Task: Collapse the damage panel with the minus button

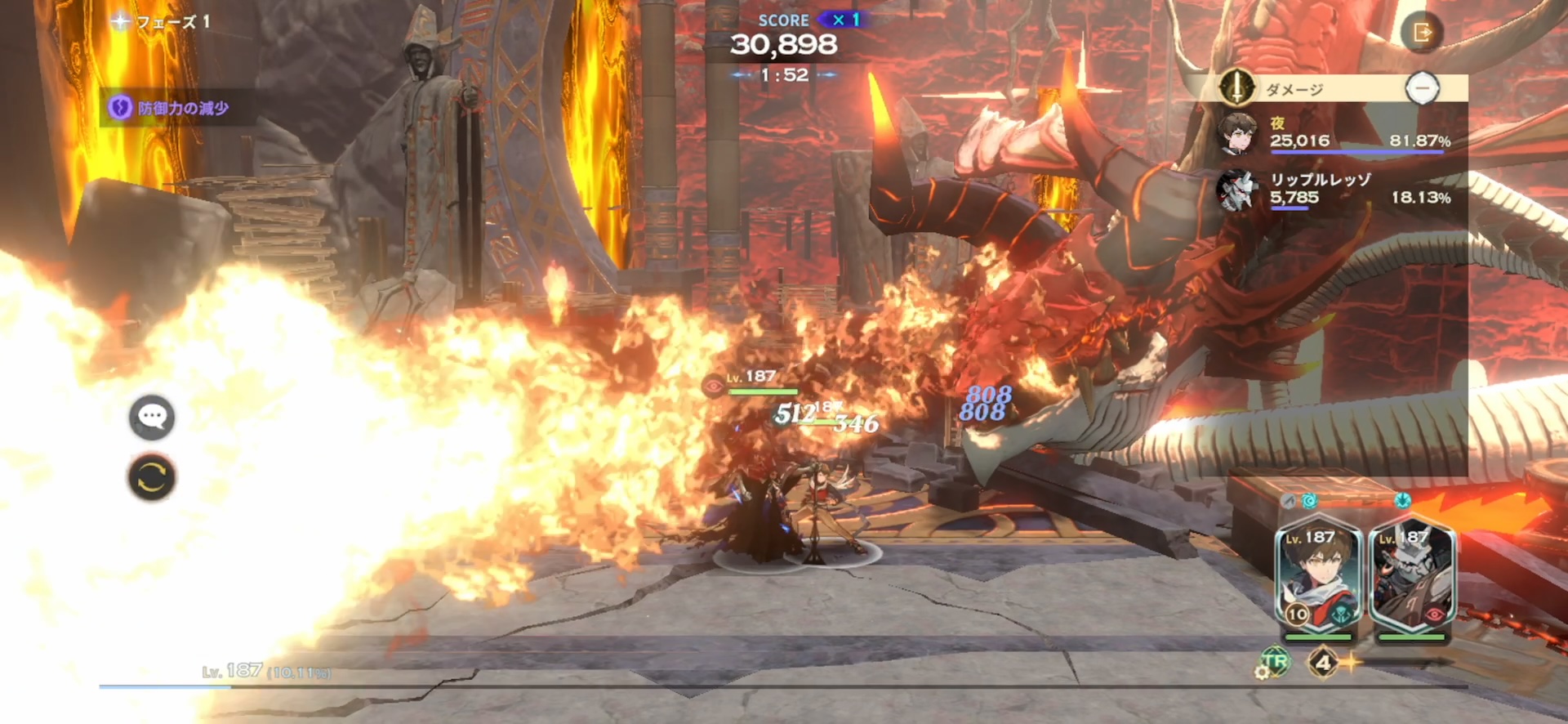Action: coord(1422,88)
